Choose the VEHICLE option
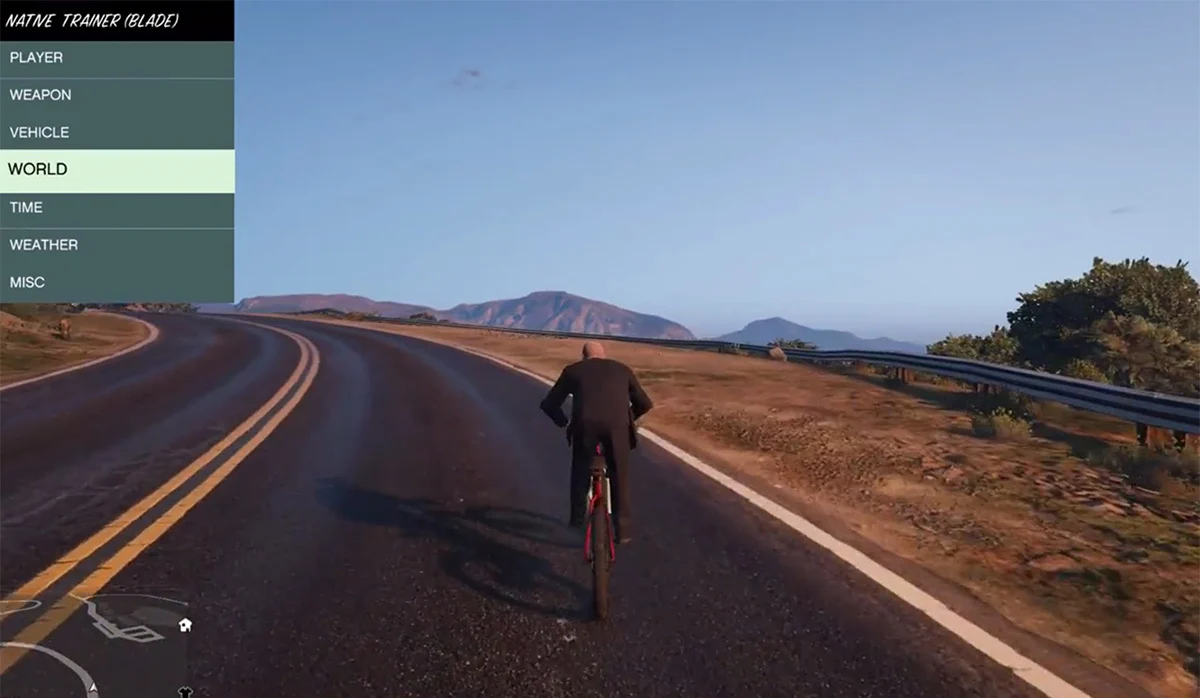Image resolution: width=1200 pixels, height=698 pixels. [x=116, y=132]
